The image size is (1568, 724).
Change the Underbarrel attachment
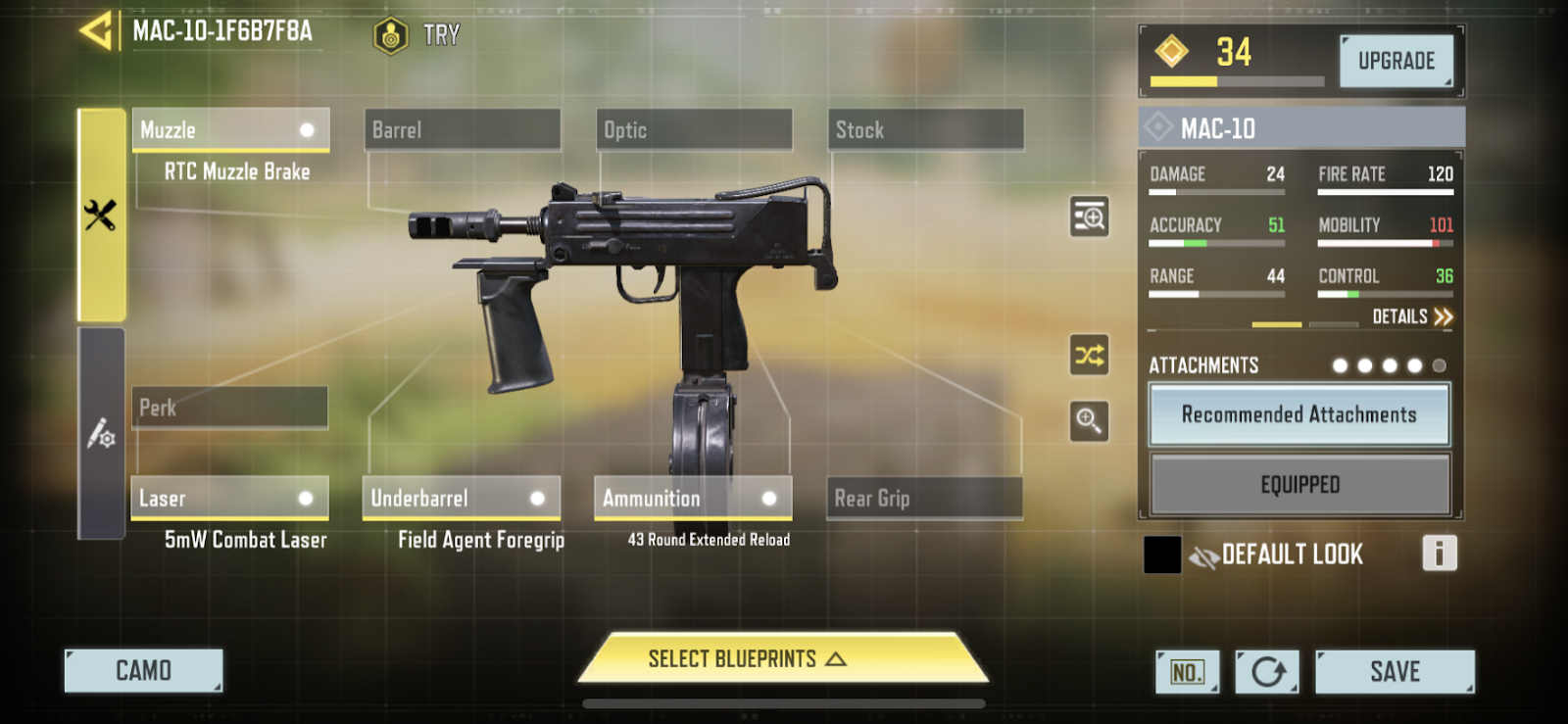pos(462,499)
